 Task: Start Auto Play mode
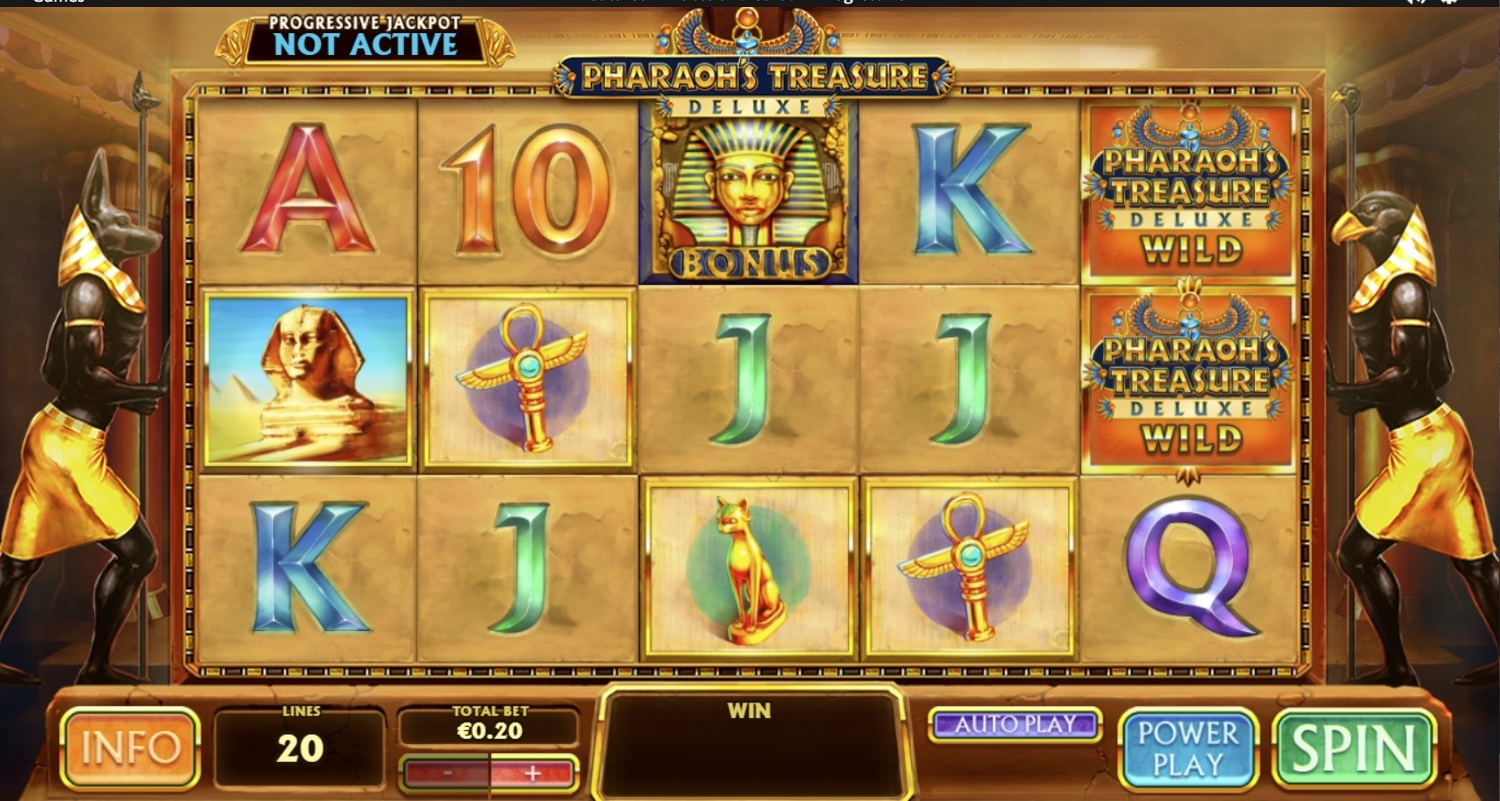(1015, 724)
